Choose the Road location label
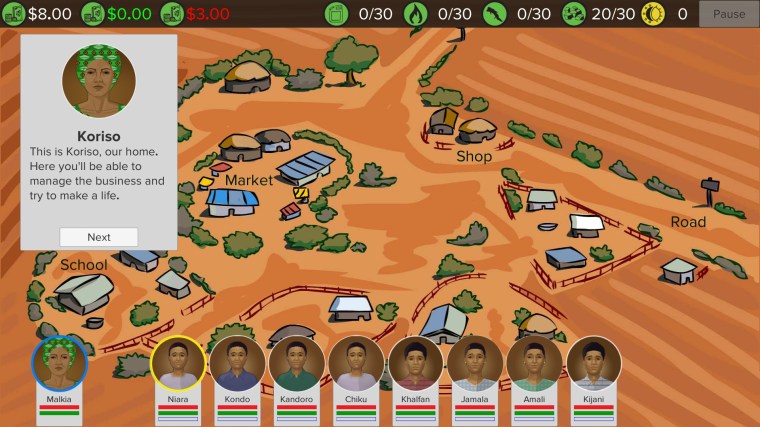This screenshot has height=427, width=760. point(688,222)
